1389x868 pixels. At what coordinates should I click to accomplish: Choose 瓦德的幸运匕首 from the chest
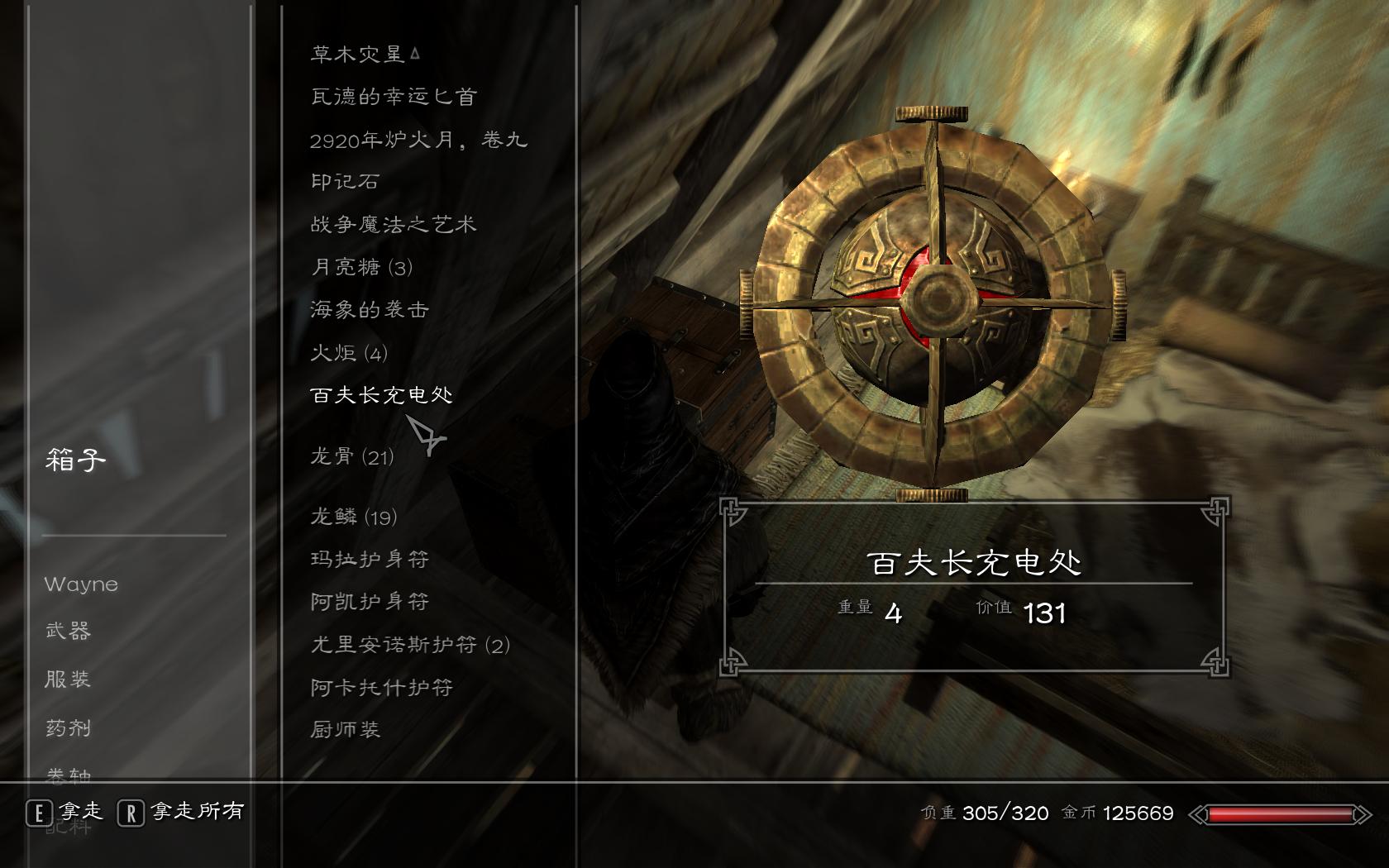(x=394, y=98)
